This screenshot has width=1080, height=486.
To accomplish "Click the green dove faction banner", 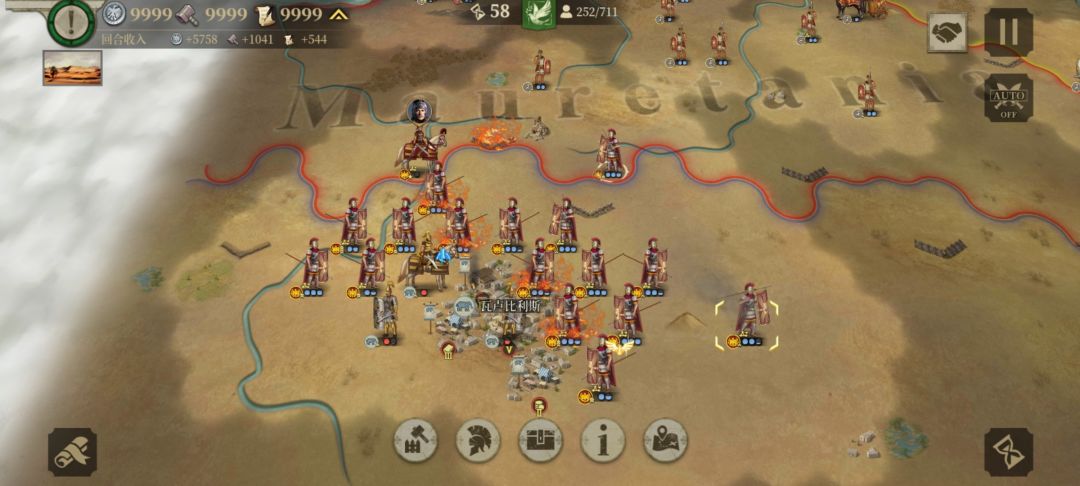I will [539, 13].
